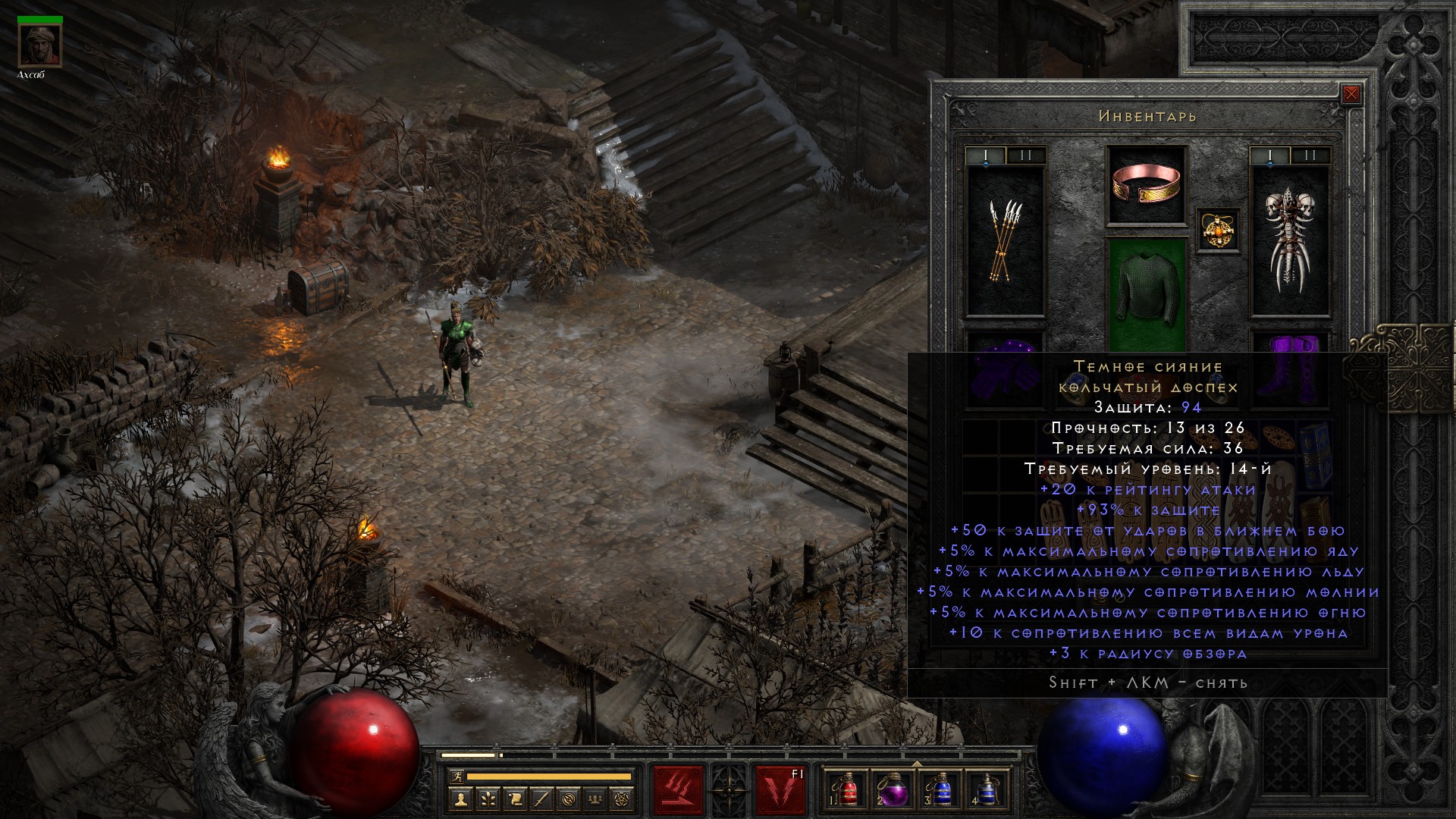Open the skill tree branch icon
Image resolution: width=1456 pixels, height=819 pixels.
[487, 799]
